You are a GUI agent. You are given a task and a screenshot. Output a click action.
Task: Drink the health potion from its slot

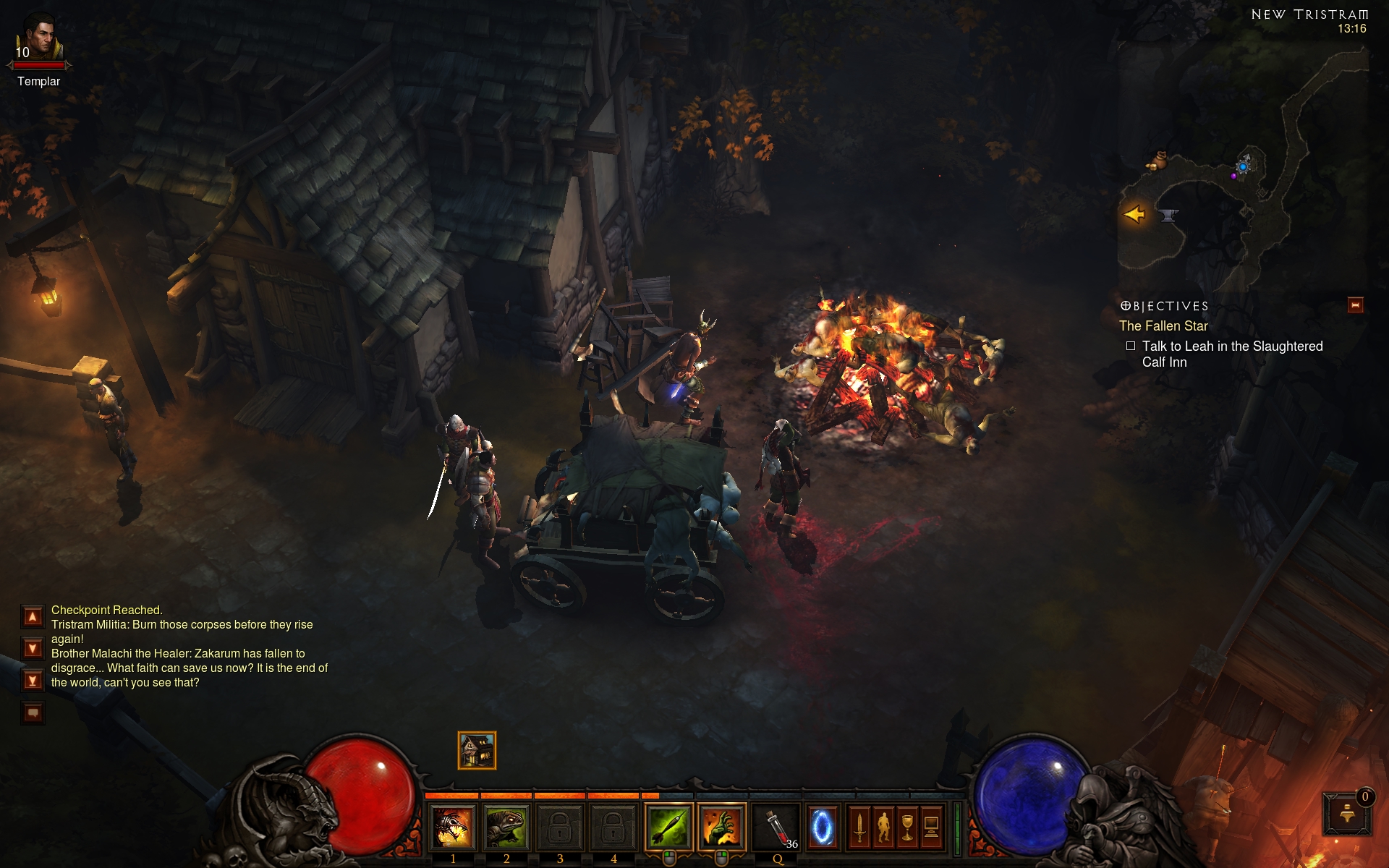776,827
